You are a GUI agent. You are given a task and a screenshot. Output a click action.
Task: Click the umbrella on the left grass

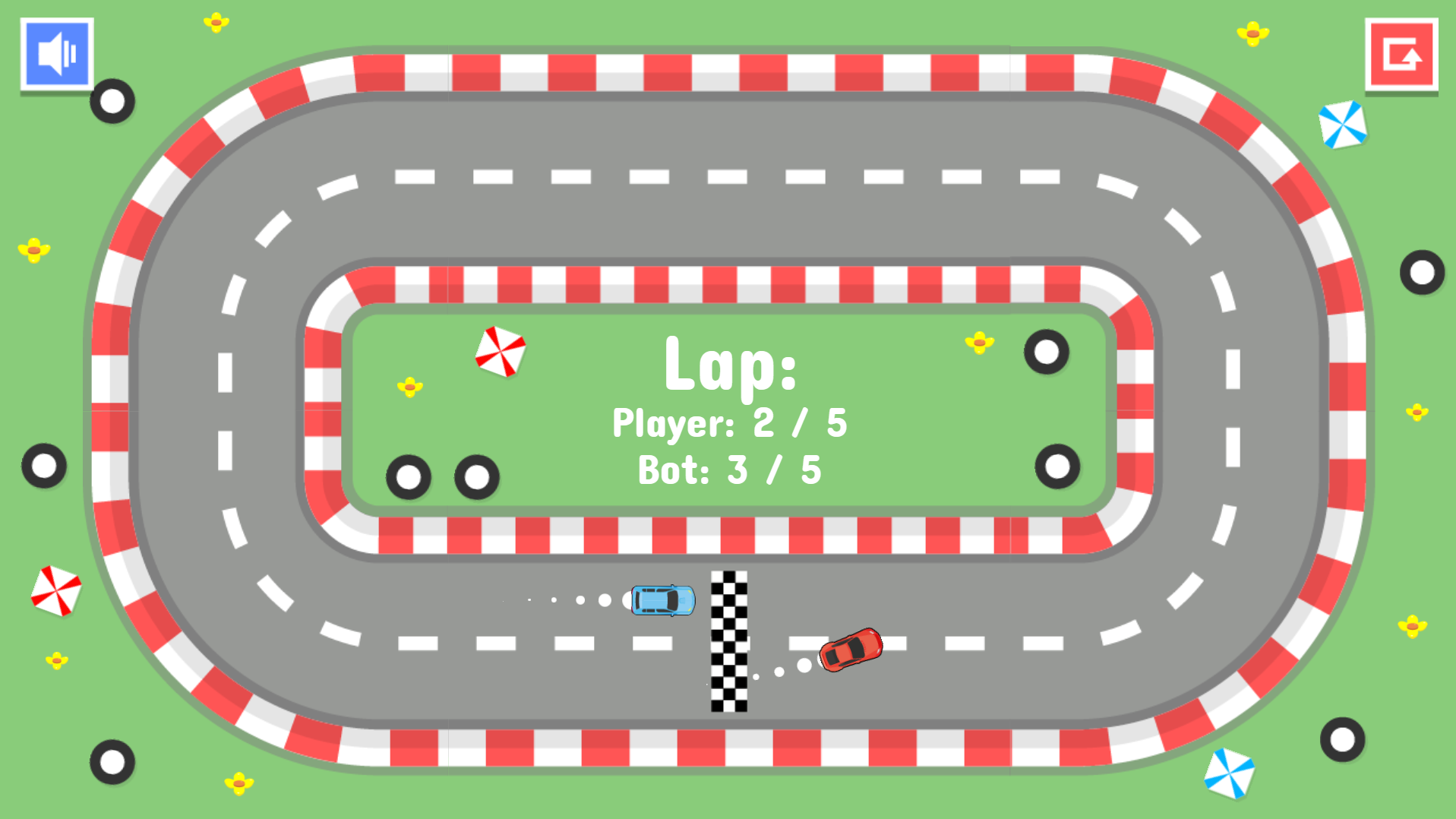56,591
